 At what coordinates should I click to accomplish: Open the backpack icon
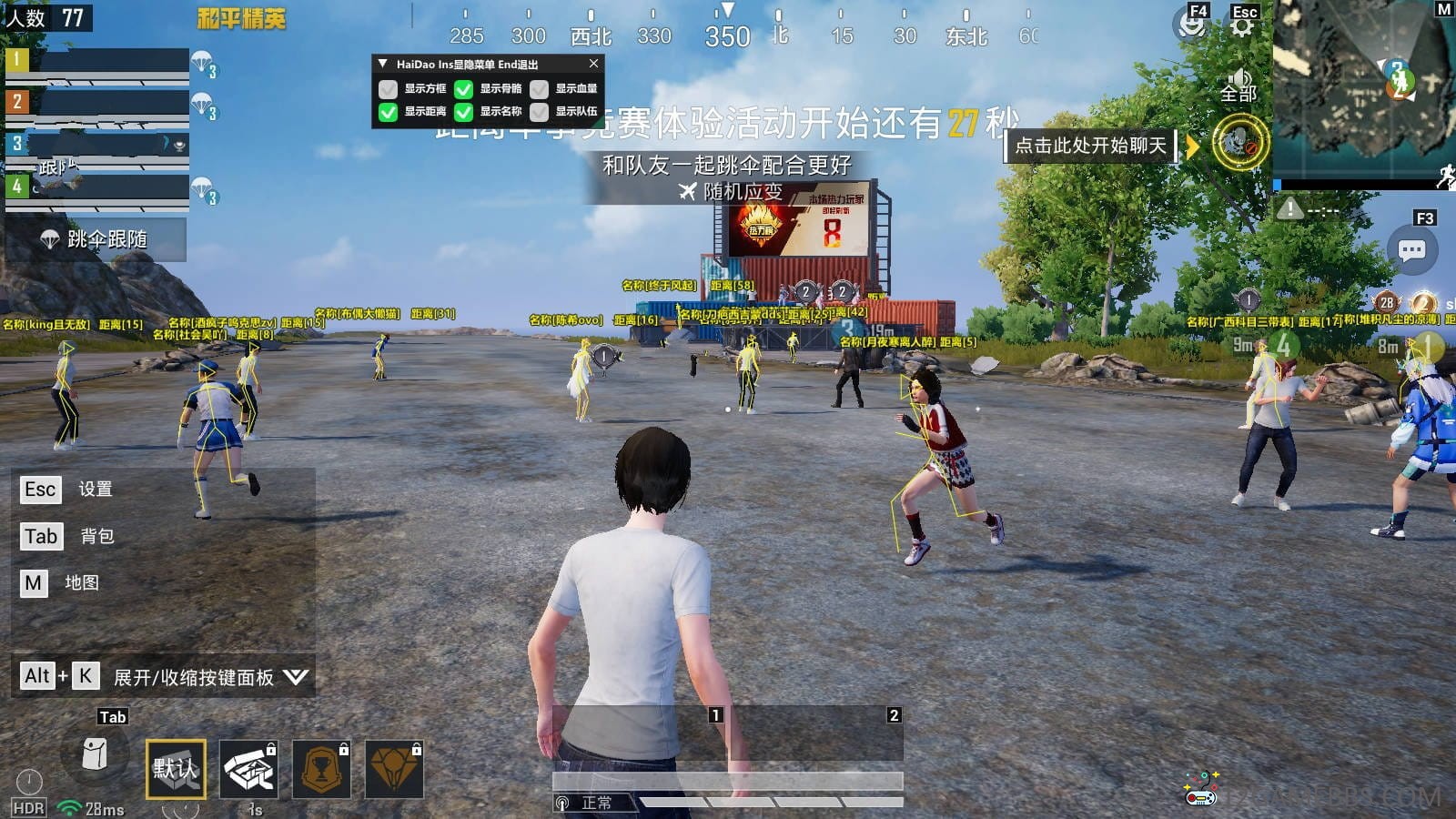tap(95, 754)
